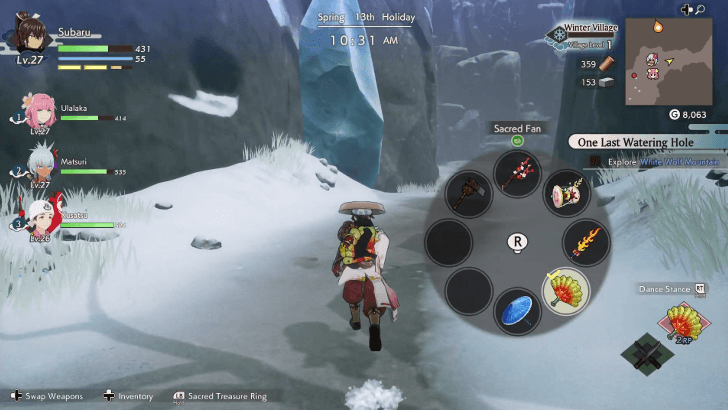Select the Sacred Fan in the weapon wheel
Viewport: 728px width, 410px height.
(565, 290)
